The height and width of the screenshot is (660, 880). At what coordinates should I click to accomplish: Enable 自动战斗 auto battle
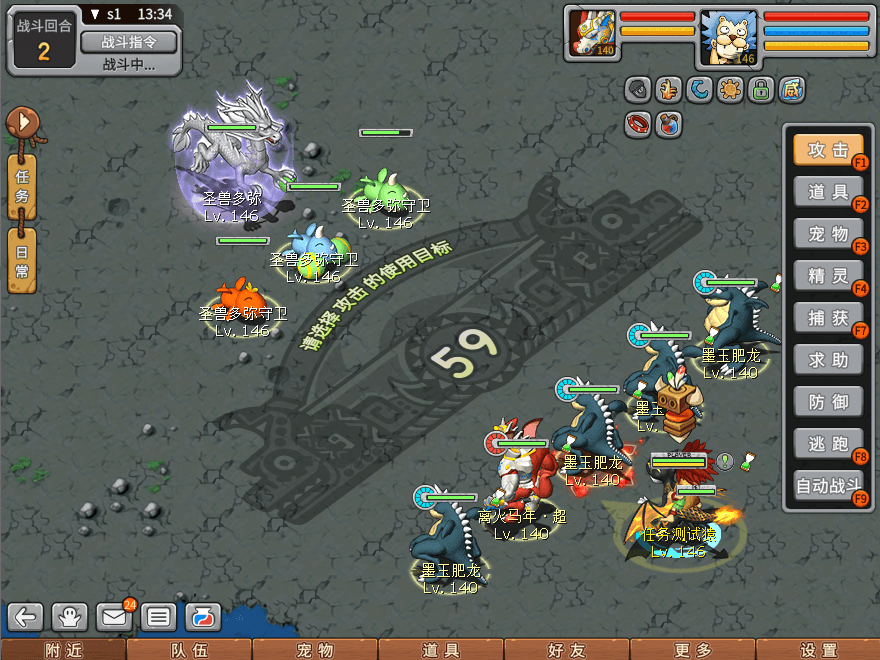(828, 487)
